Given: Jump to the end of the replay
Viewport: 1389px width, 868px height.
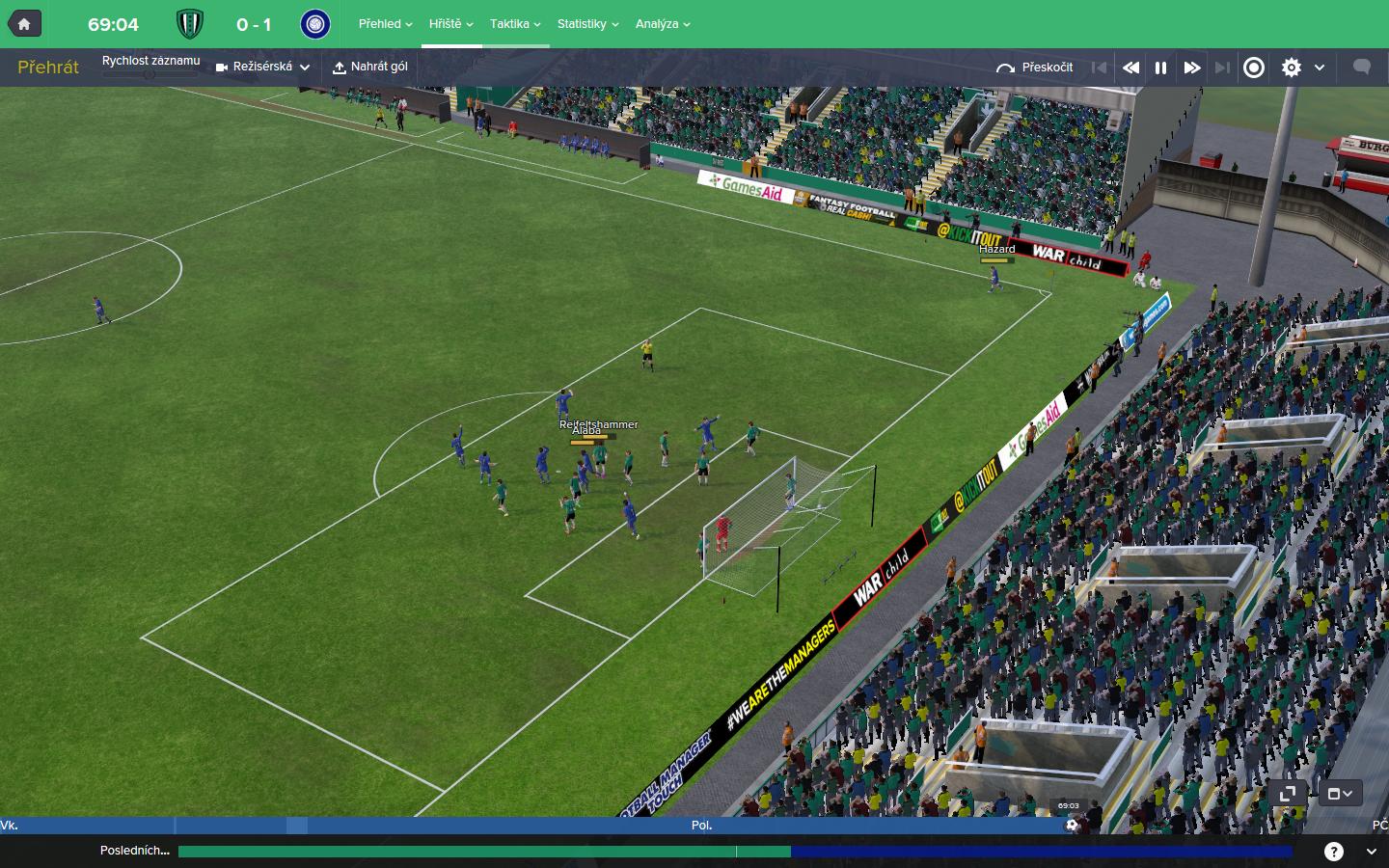Looking at the screenshot, I should click(1222, 68).
